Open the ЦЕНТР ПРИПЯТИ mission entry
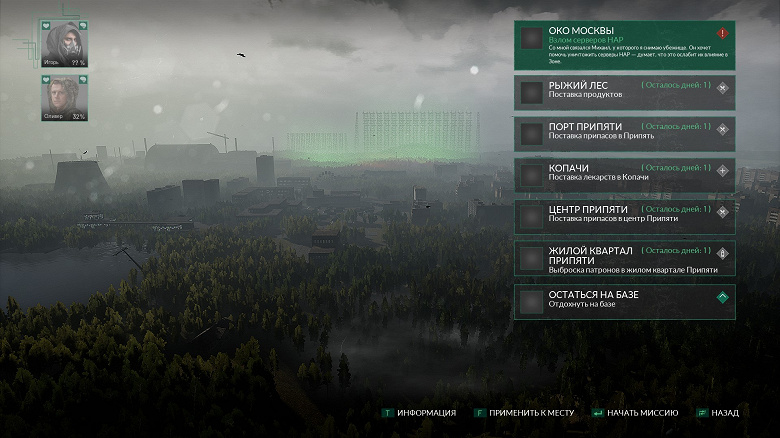Image resolution: width=780 pixels, height=438 pixels. [x=624, y=216]
